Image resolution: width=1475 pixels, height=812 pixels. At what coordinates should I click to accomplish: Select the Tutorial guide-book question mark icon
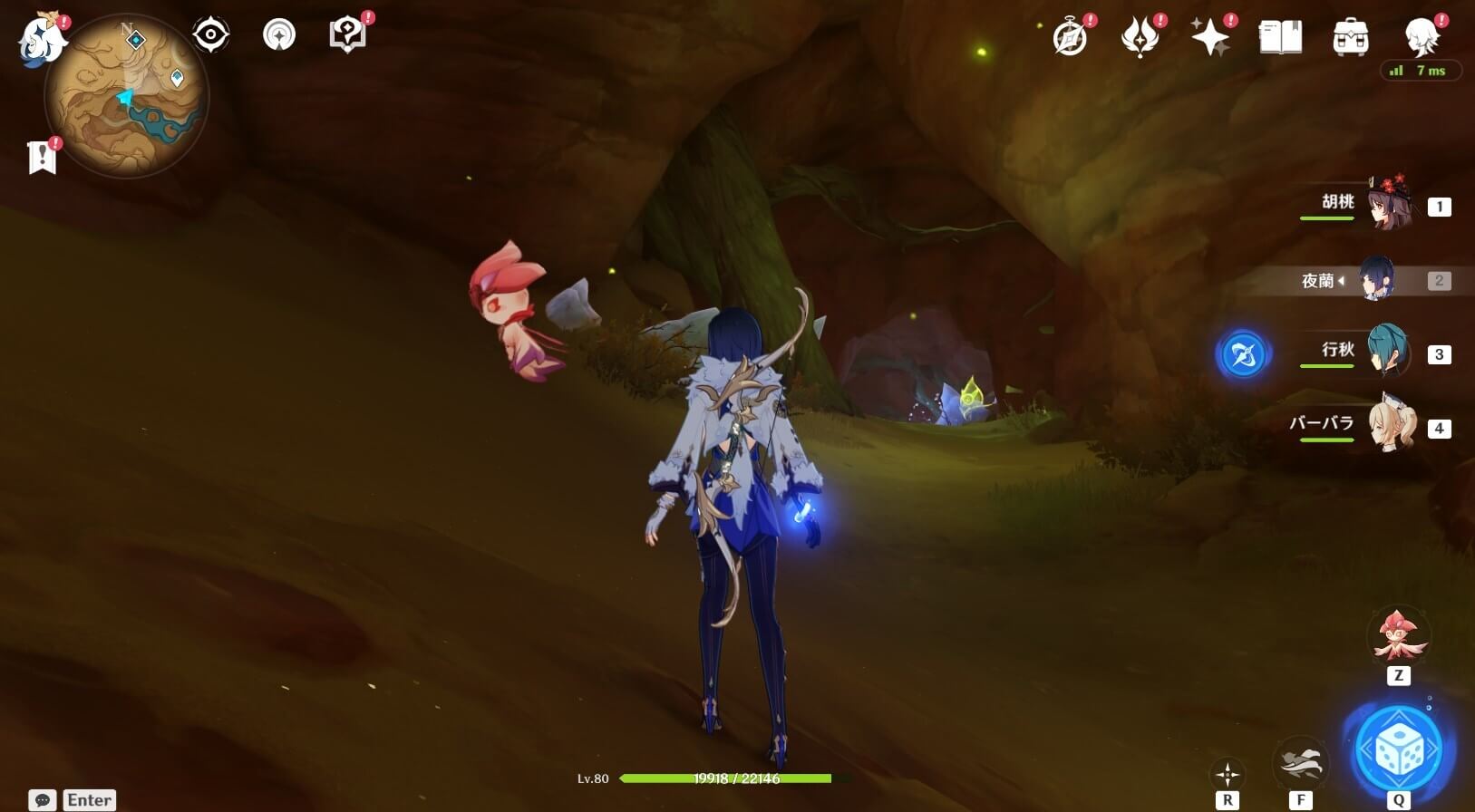click(347, 34)
